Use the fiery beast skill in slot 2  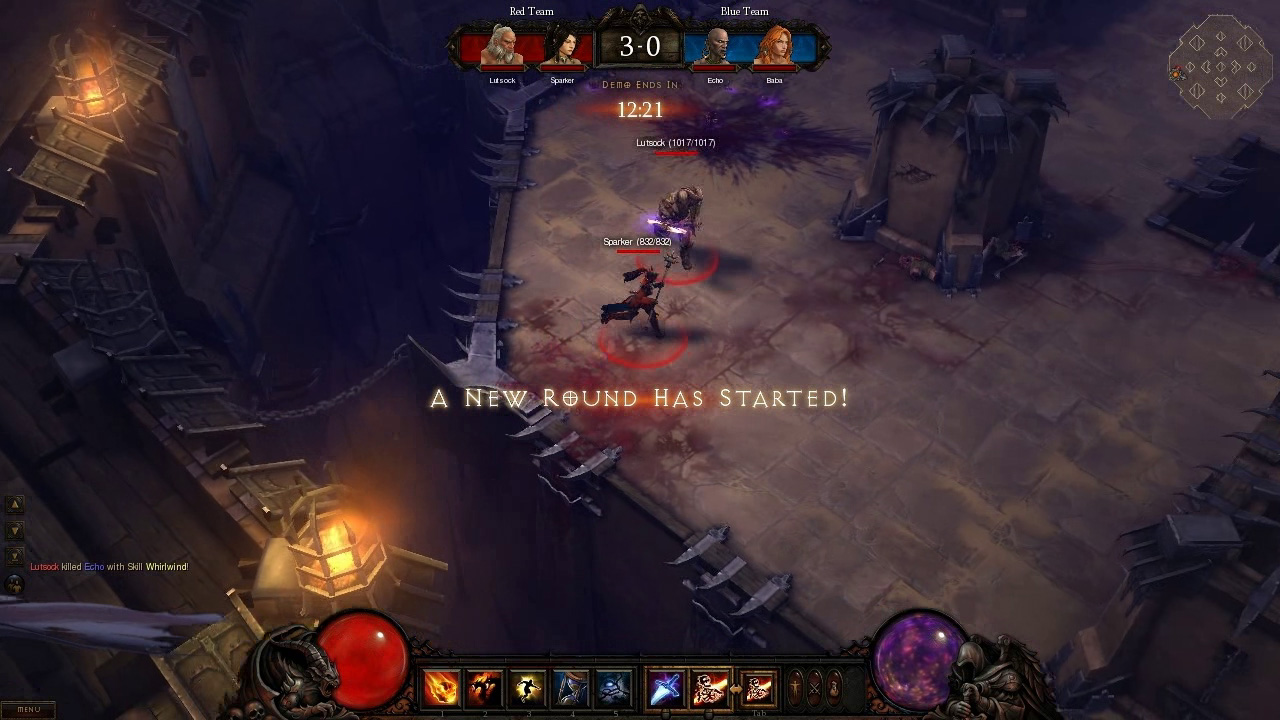484,689
